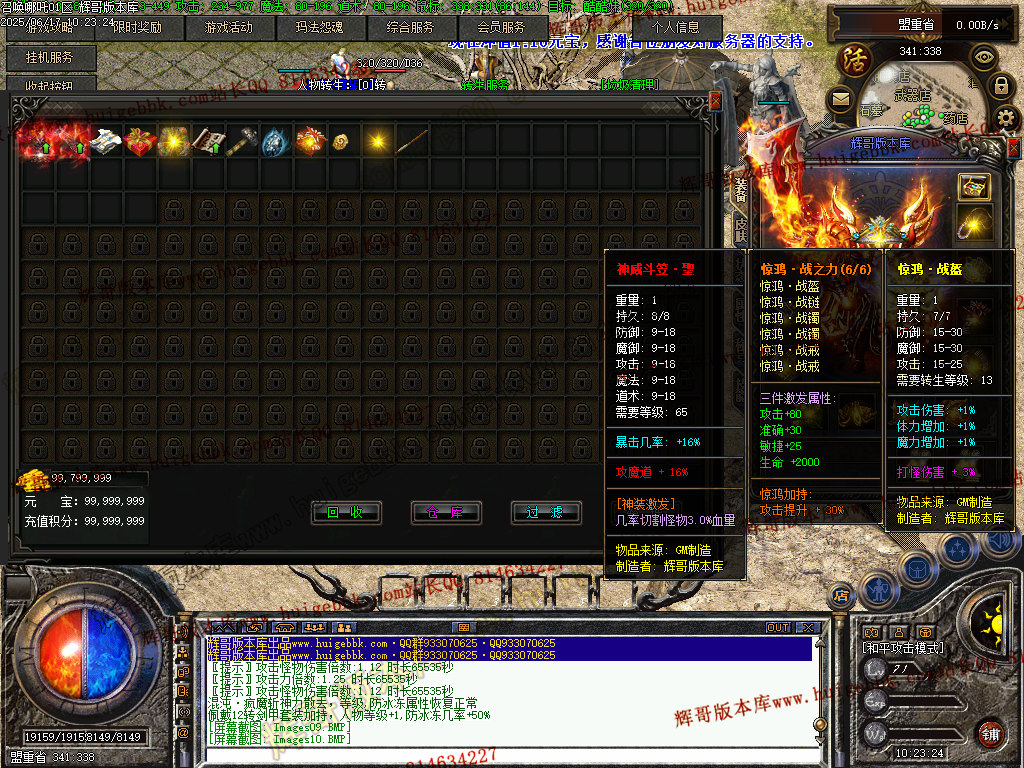The height and width of the screenshot is (768, 1024).
Task: Open the gear settings icon
Action: (x=1006, y=118)
